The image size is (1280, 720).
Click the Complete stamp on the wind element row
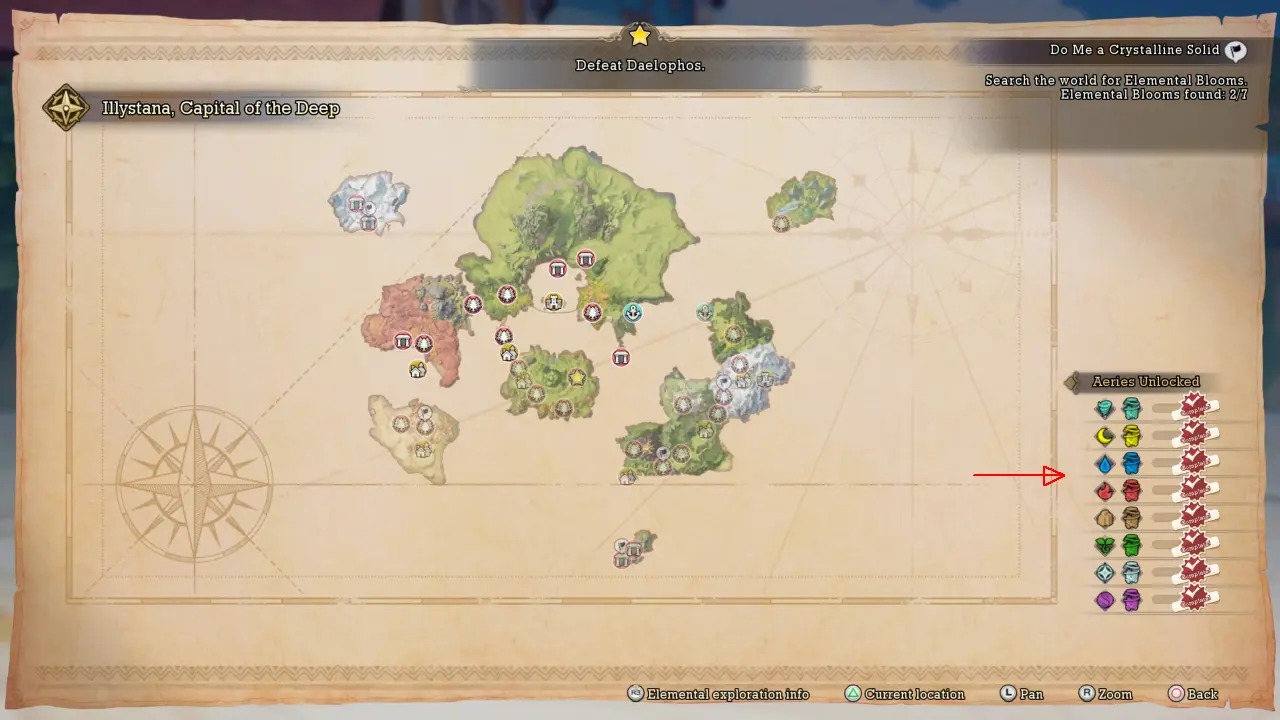click(1193, 406)
